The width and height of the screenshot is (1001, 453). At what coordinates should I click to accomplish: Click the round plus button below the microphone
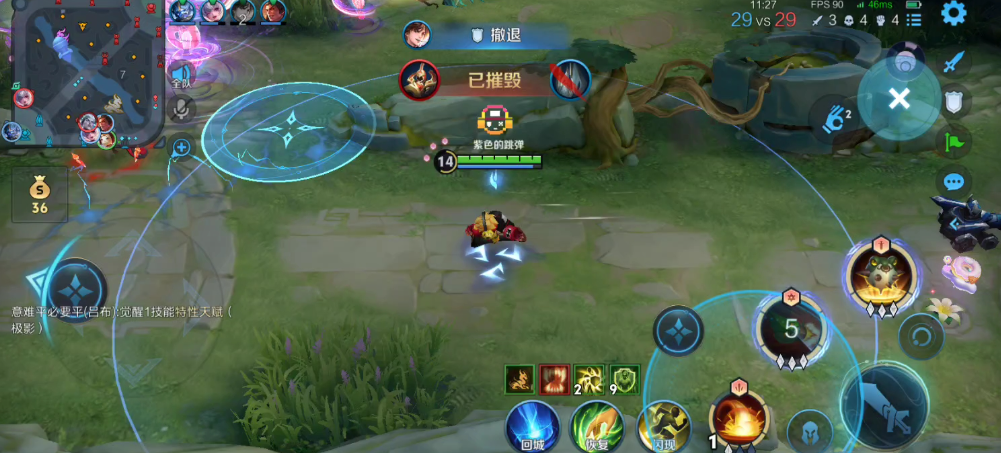pyautogui.click(x=181, y=148)
